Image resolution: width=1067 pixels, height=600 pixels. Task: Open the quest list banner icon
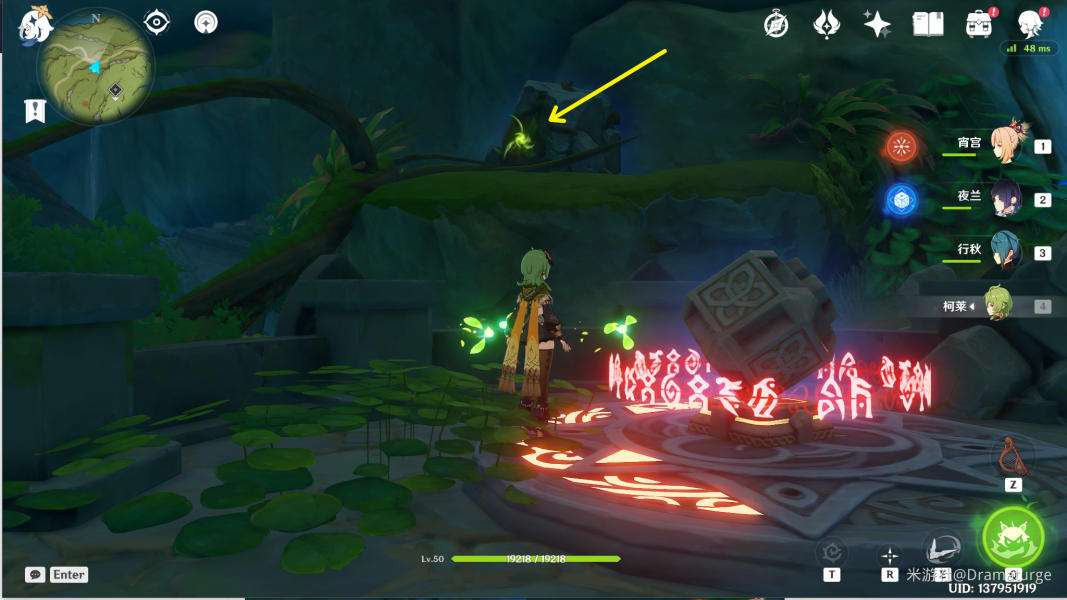tap(35, 110)
